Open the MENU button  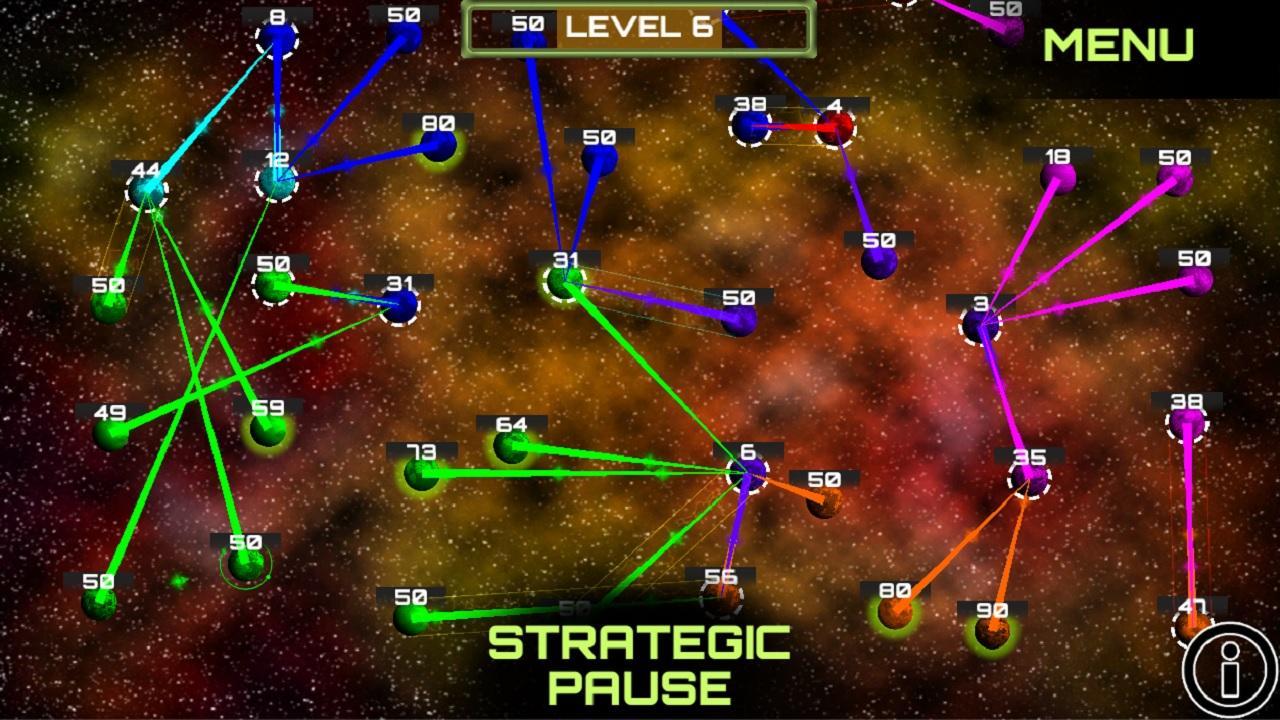1118,45
